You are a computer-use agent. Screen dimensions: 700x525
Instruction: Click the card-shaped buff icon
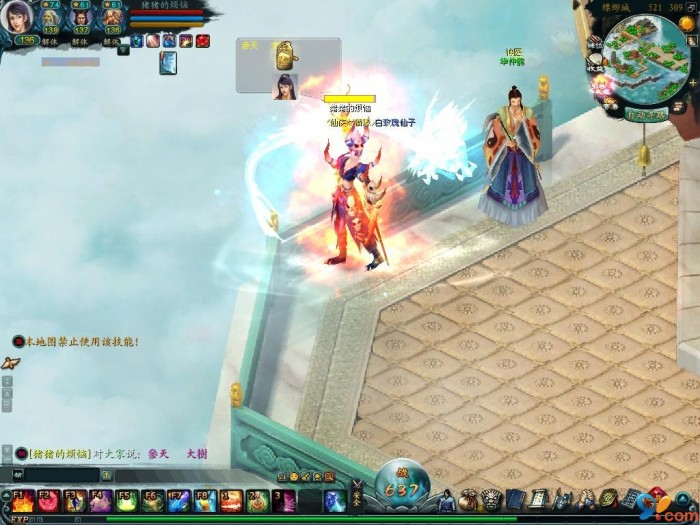coord(168,63)
